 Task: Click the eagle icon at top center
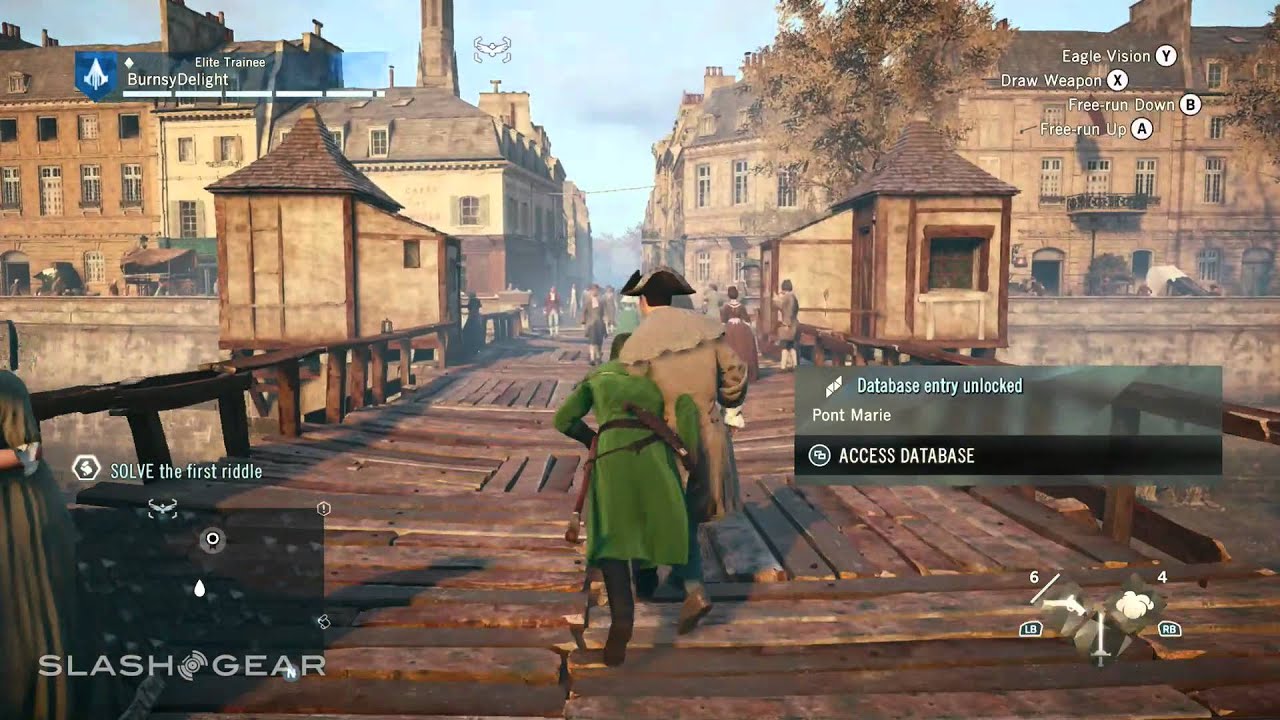pyautogui.click(x=491, y=46)
